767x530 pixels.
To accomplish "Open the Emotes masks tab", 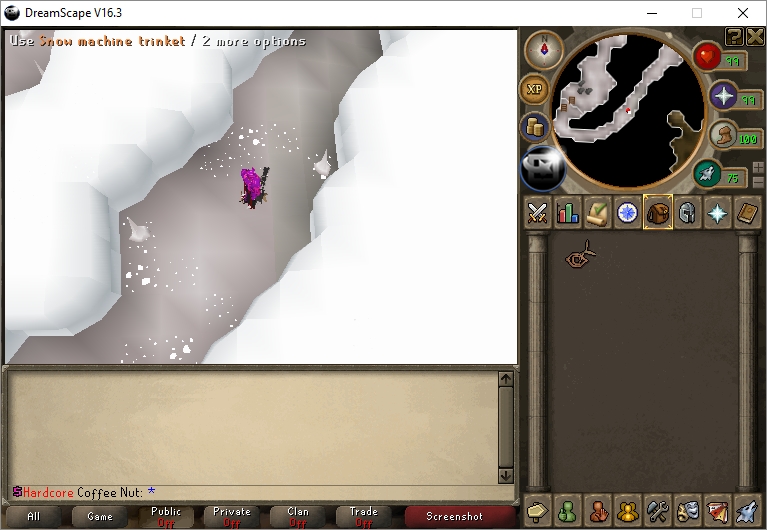I will click(687, 511).
